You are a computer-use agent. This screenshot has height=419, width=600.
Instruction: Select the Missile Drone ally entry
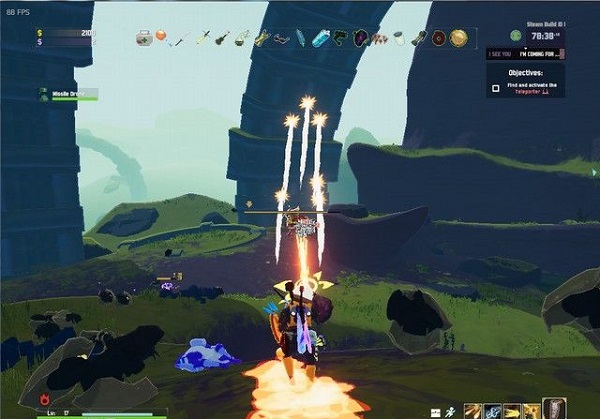tap(69, 94)
